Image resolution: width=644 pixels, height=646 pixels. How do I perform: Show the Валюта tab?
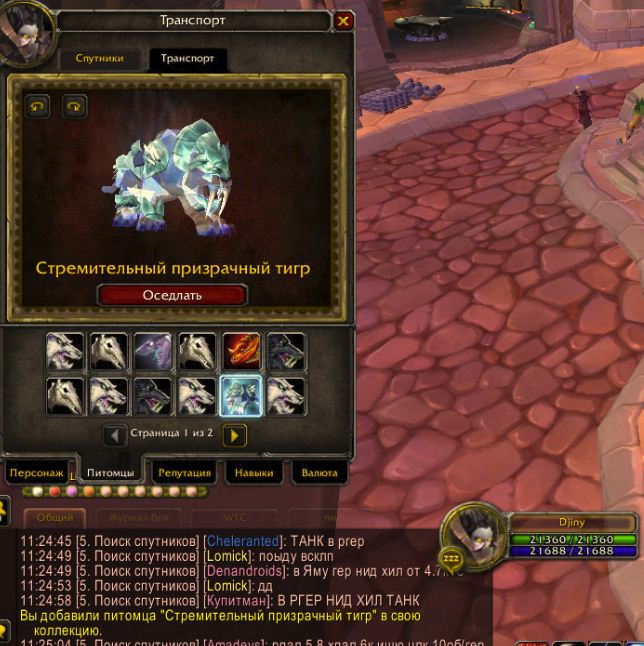[319, 473]
